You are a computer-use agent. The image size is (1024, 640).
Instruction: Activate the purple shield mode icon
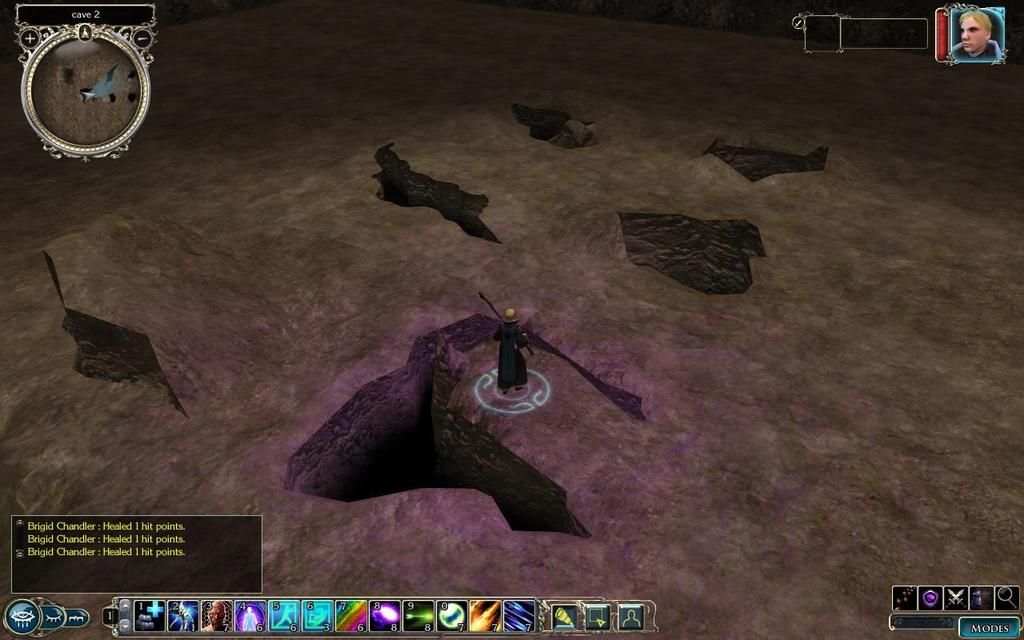pyautogui.click(x=930, y=598)
